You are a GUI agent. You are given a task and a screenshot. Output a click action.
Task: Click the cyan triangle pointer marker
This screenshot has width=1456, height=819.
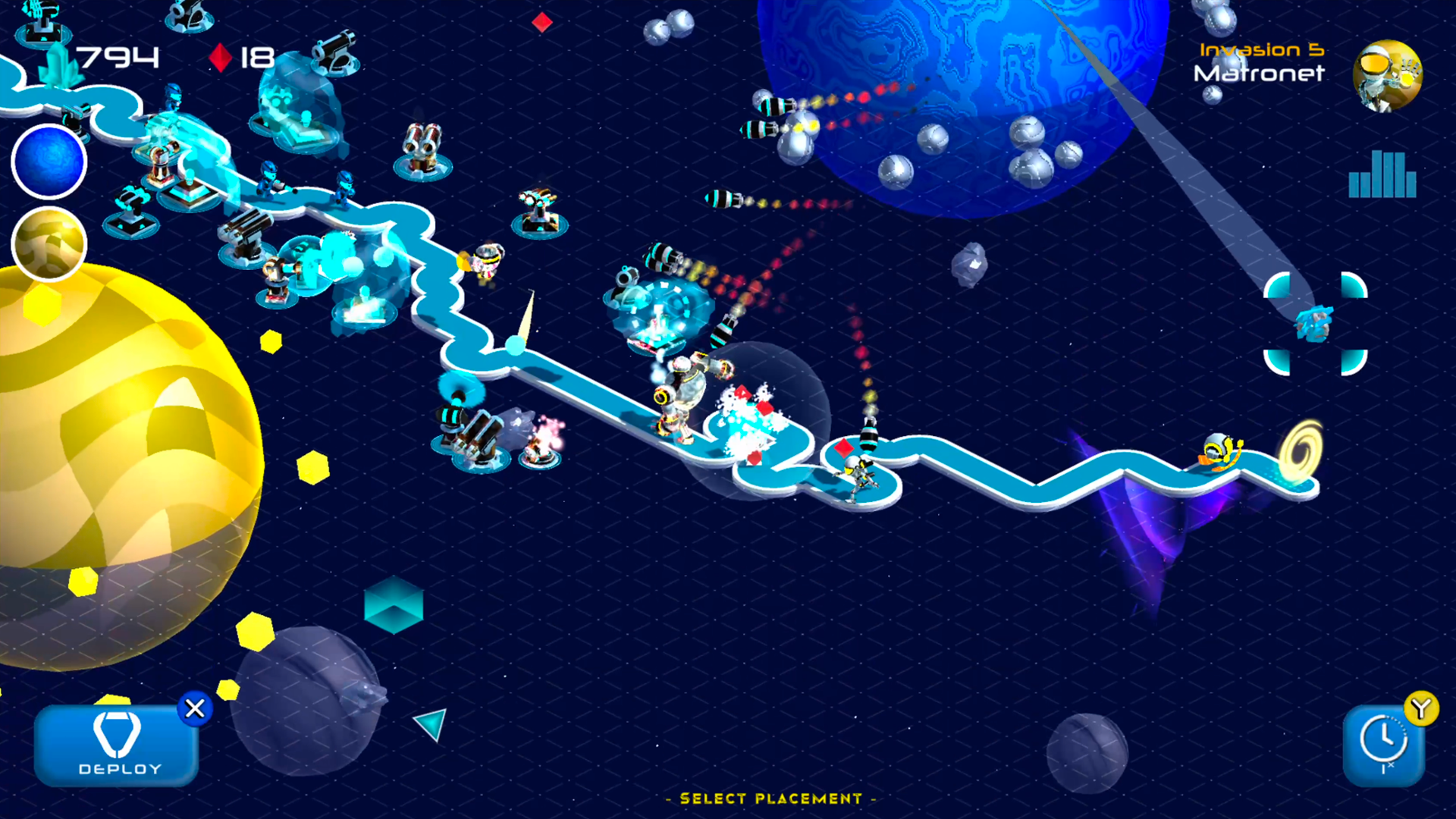coord(430,725)
